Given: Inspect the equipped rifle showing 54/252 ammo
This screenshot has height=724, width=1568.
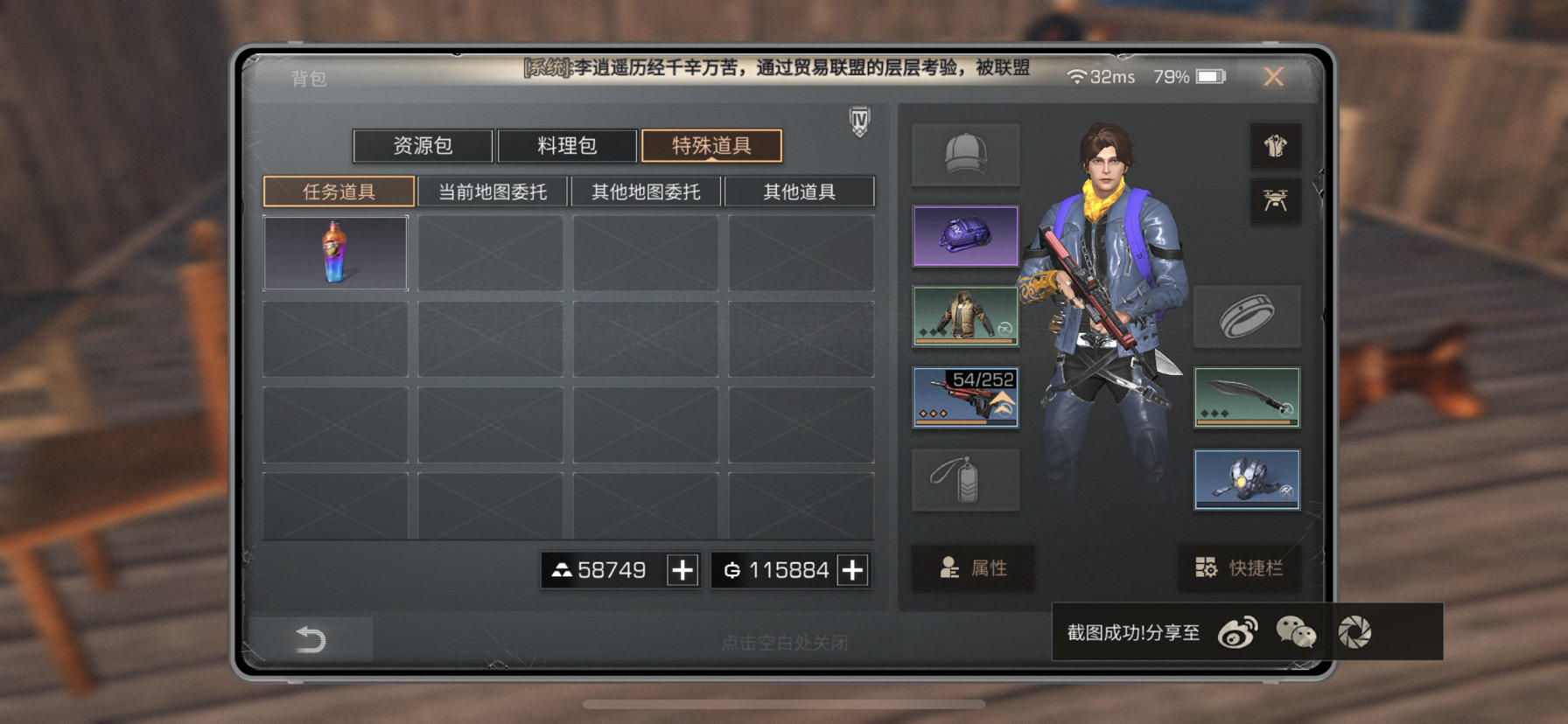Looking at the screenshot, I should coord(965,398).
